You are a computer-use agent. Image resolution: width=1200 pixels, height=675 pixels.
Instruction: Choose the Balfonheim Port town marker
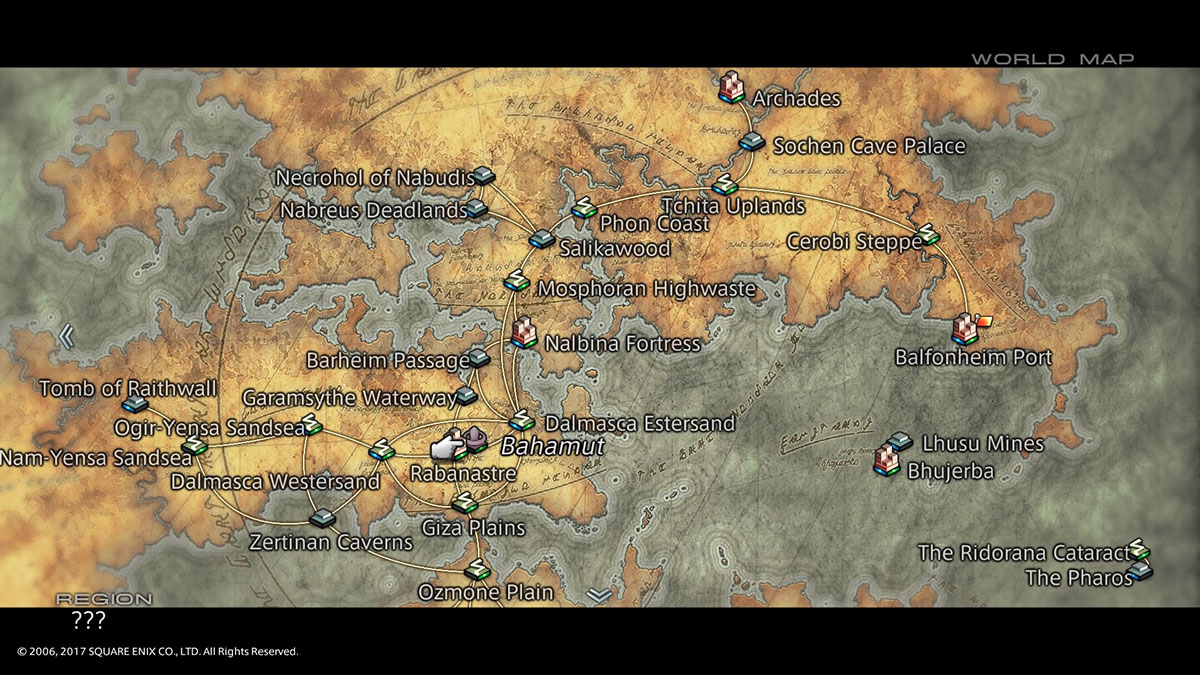click(965, 328)
